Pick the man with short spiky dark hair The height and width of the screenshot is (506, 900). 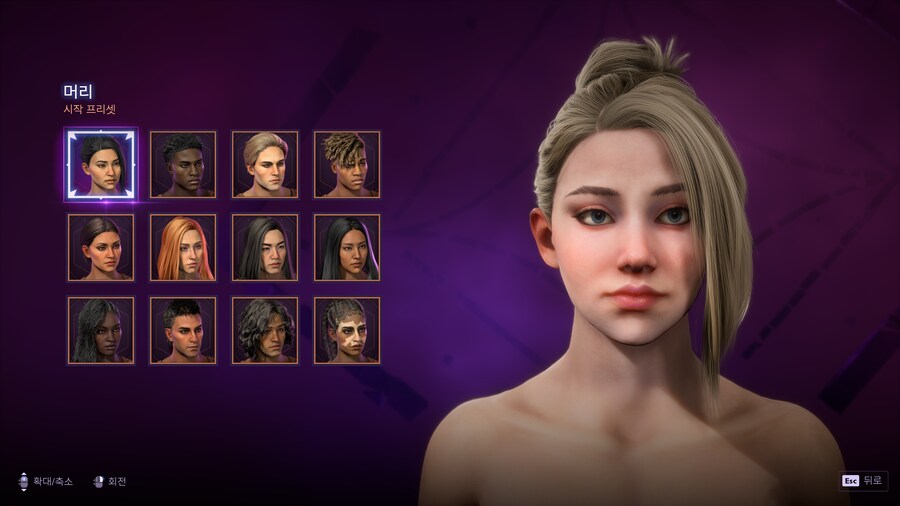(x=183, y=330)
